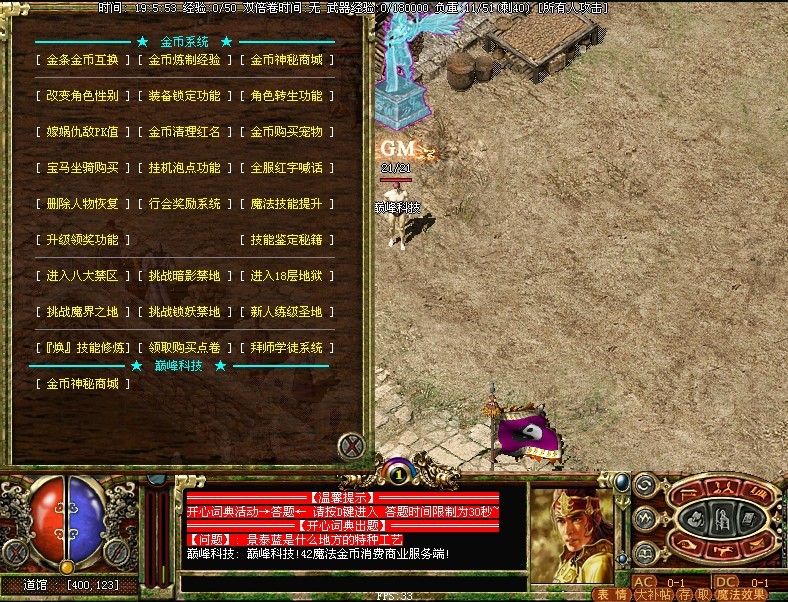Open 拜师学徒系统 entry
788x602 pixels.
[x=286, y=348]
